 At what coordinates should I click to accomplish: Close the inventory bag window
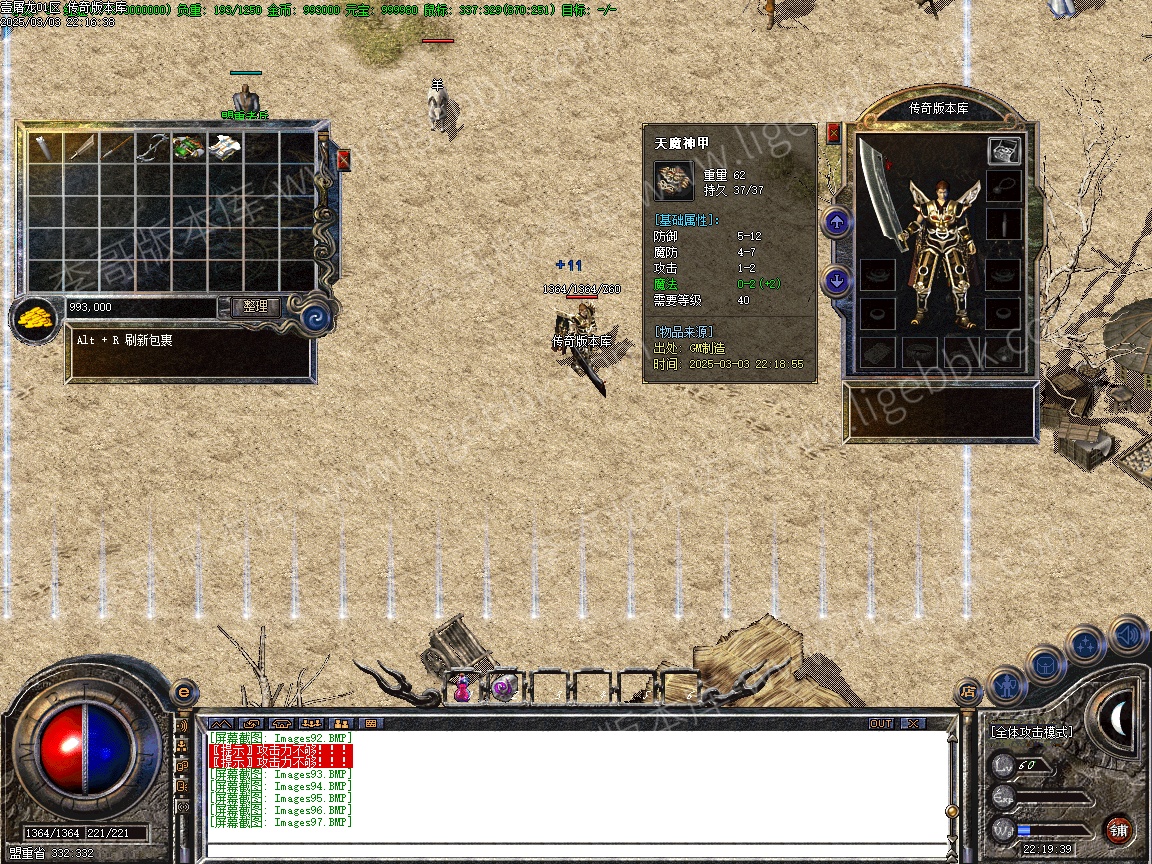[x=344, y=160]
